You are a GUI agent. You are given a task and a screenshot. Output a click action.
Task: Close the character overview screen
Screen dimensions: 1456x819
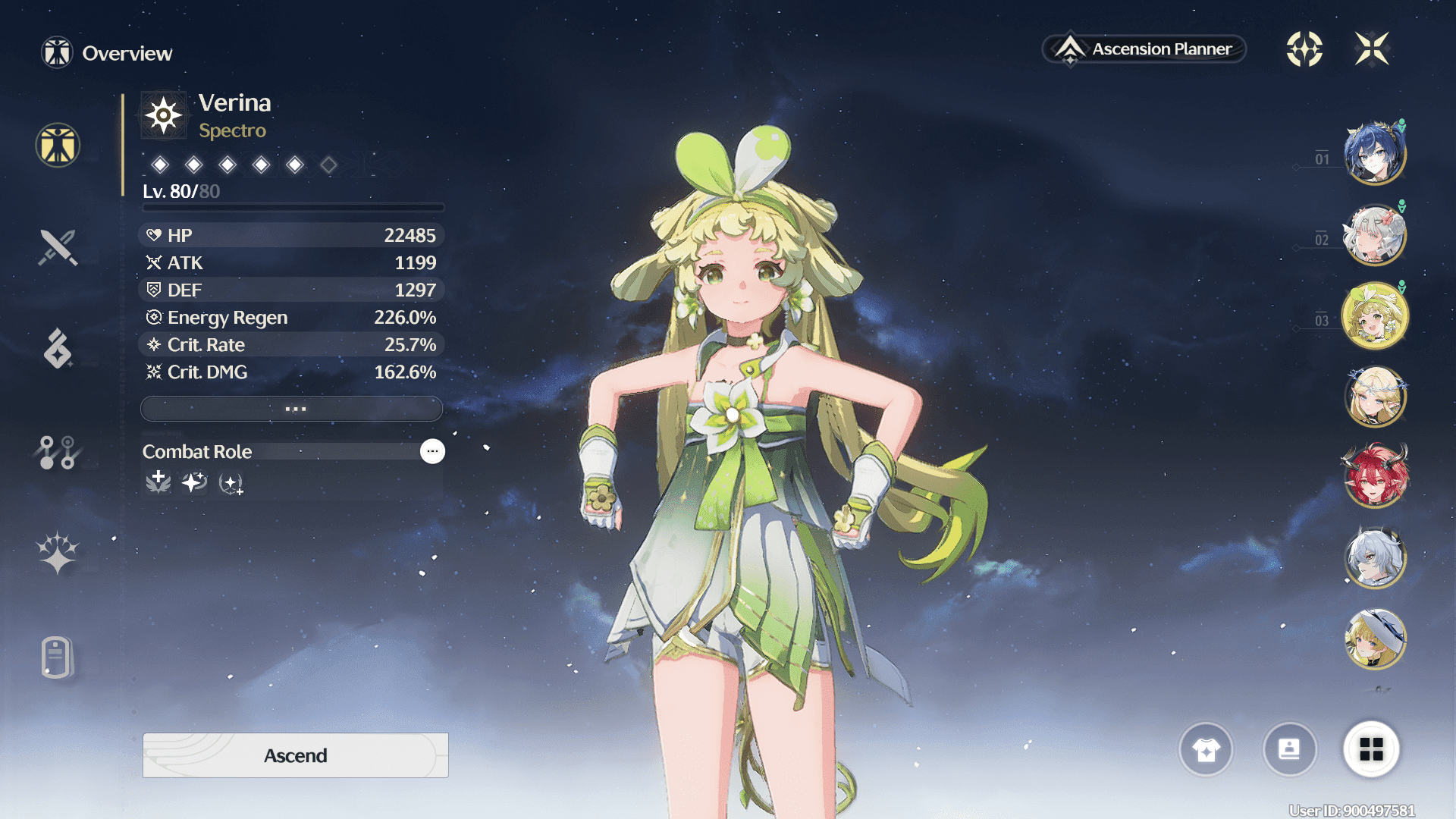[1372, 49]
